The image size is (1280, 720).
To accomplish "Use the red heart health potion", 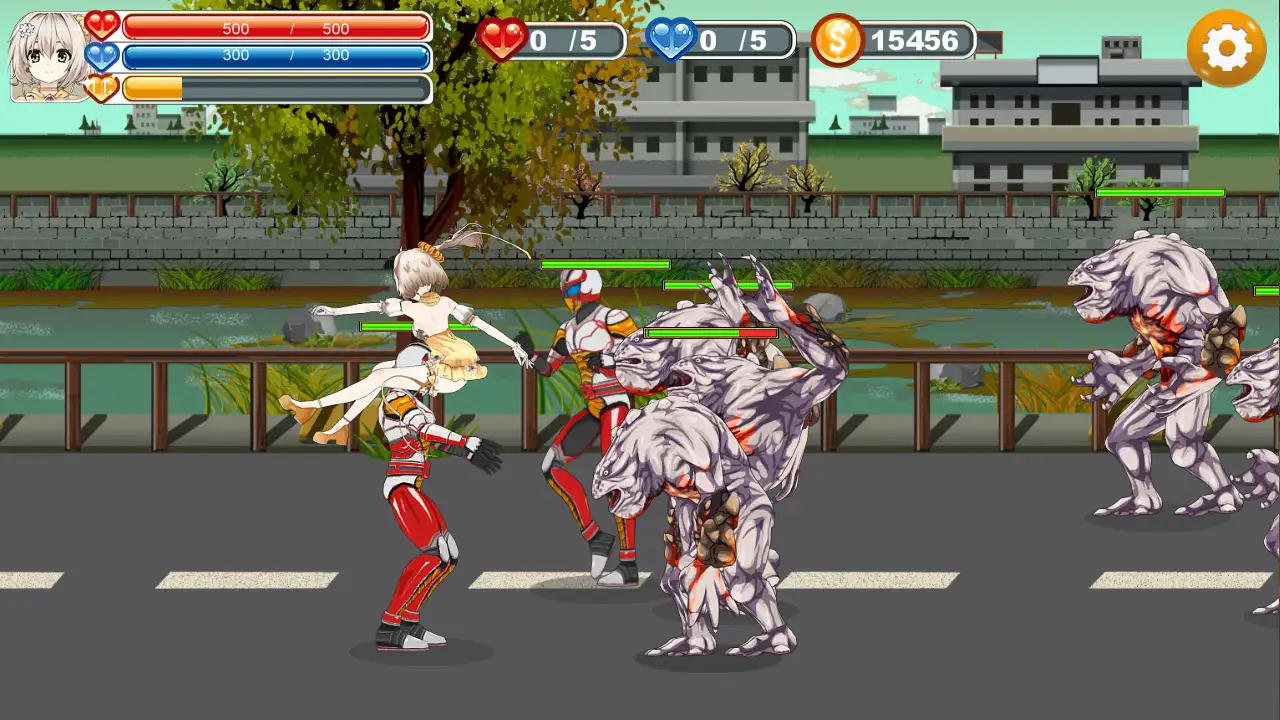I will click(502, 40).
